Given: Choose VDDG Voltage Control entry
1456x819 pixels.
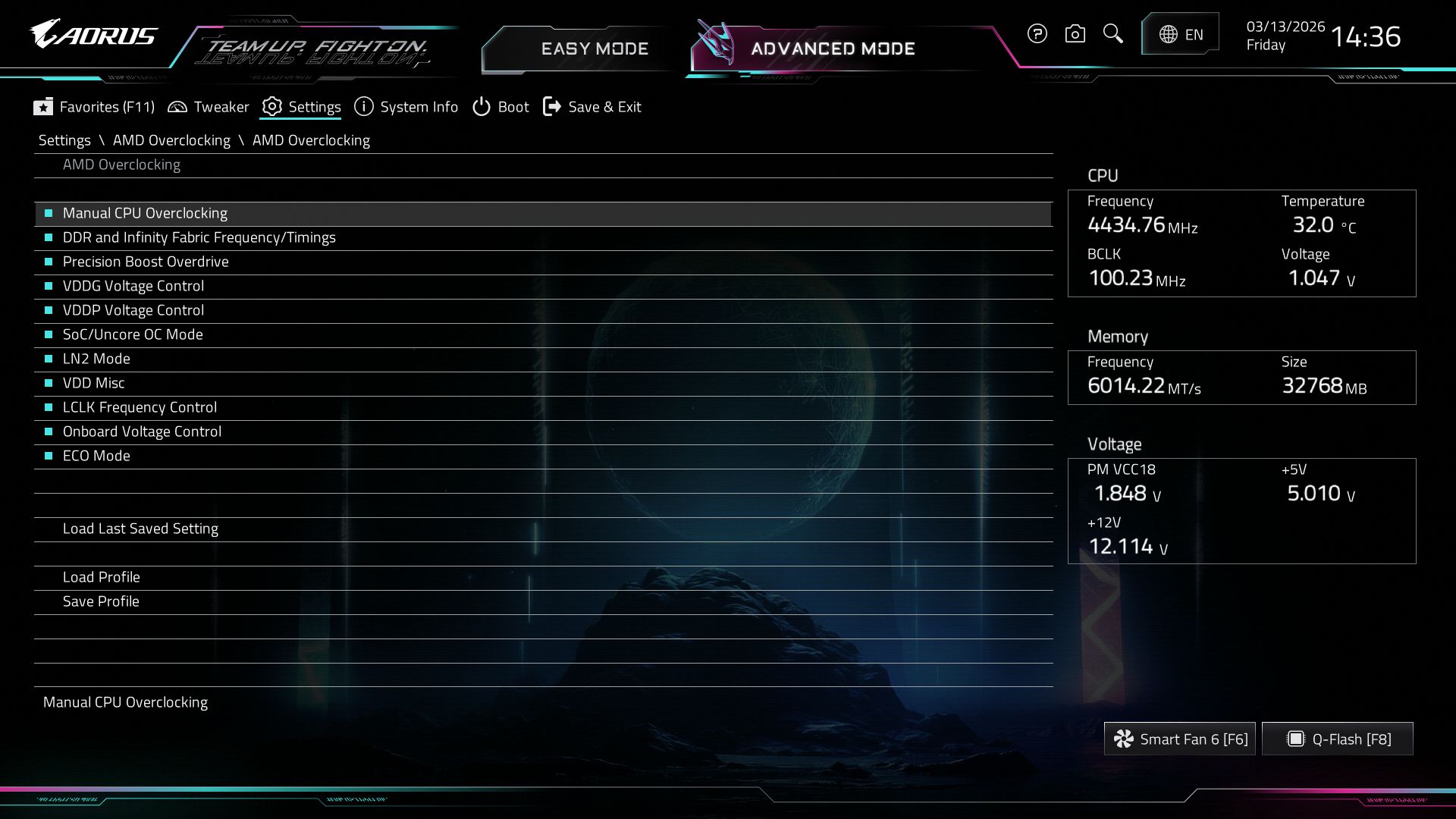Looking at the screenshot, I should point(133,286).
